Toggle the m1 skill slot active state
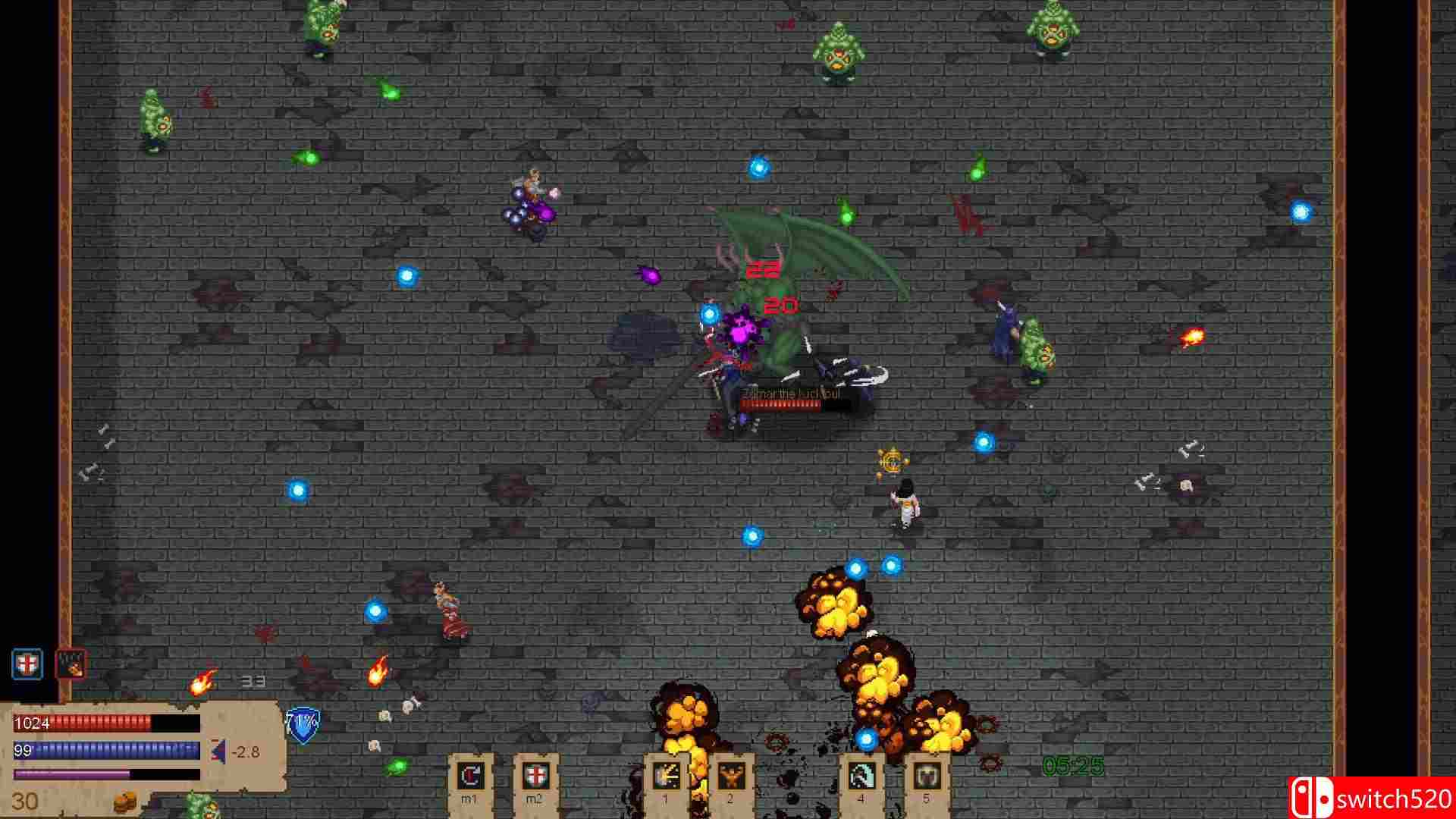Screen dimensions: 1456x819 coord(469,773)
